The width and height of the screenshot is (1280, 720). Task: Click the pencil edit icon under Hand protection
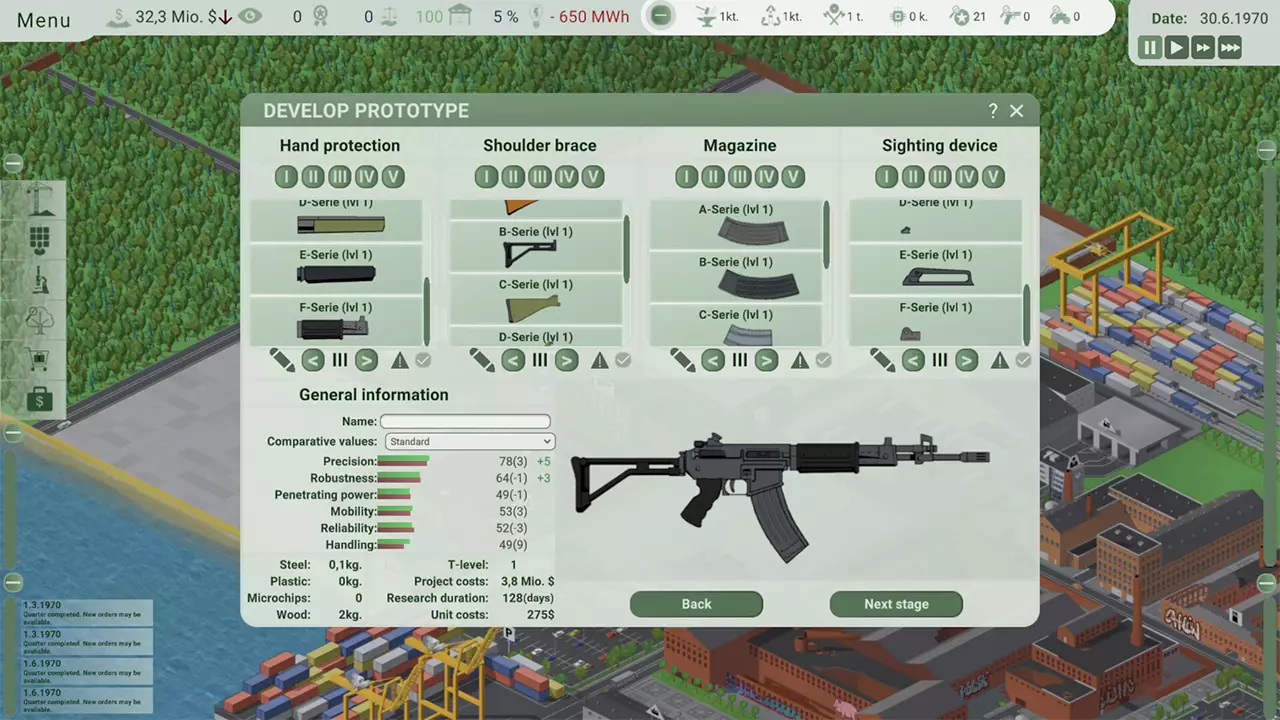(281, 360)
